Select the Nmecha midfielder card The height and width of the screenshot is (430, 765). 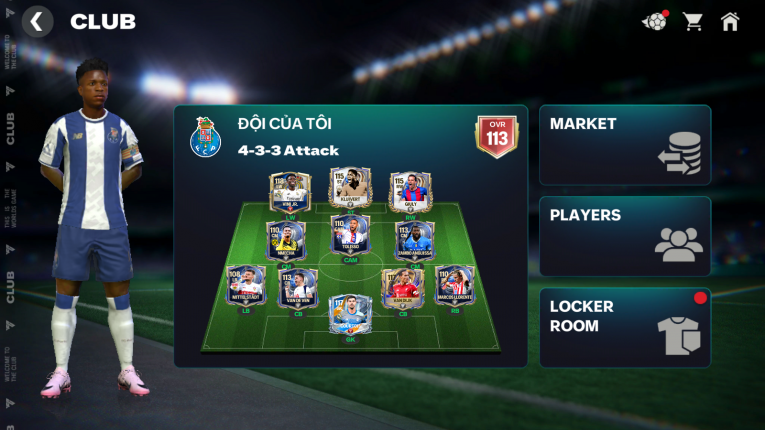[x=286, y=241]
